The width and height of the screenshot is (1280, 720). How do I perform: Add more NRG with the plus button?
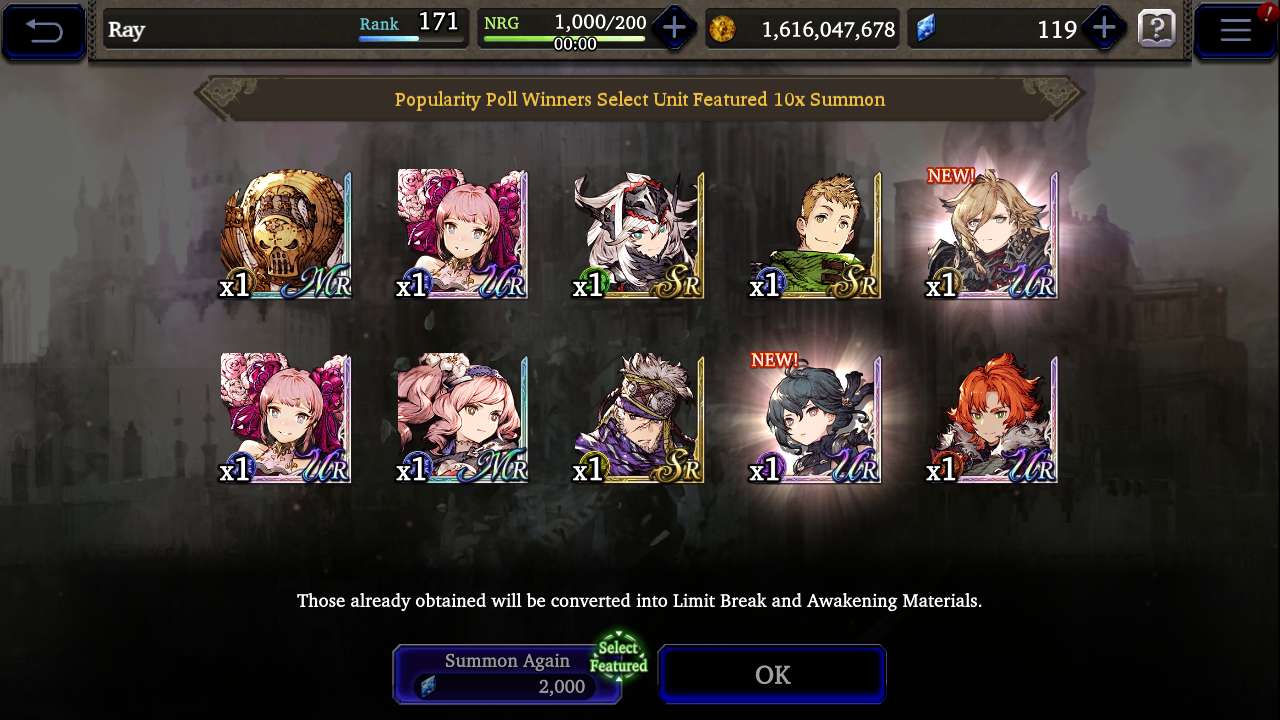[674, 29]
